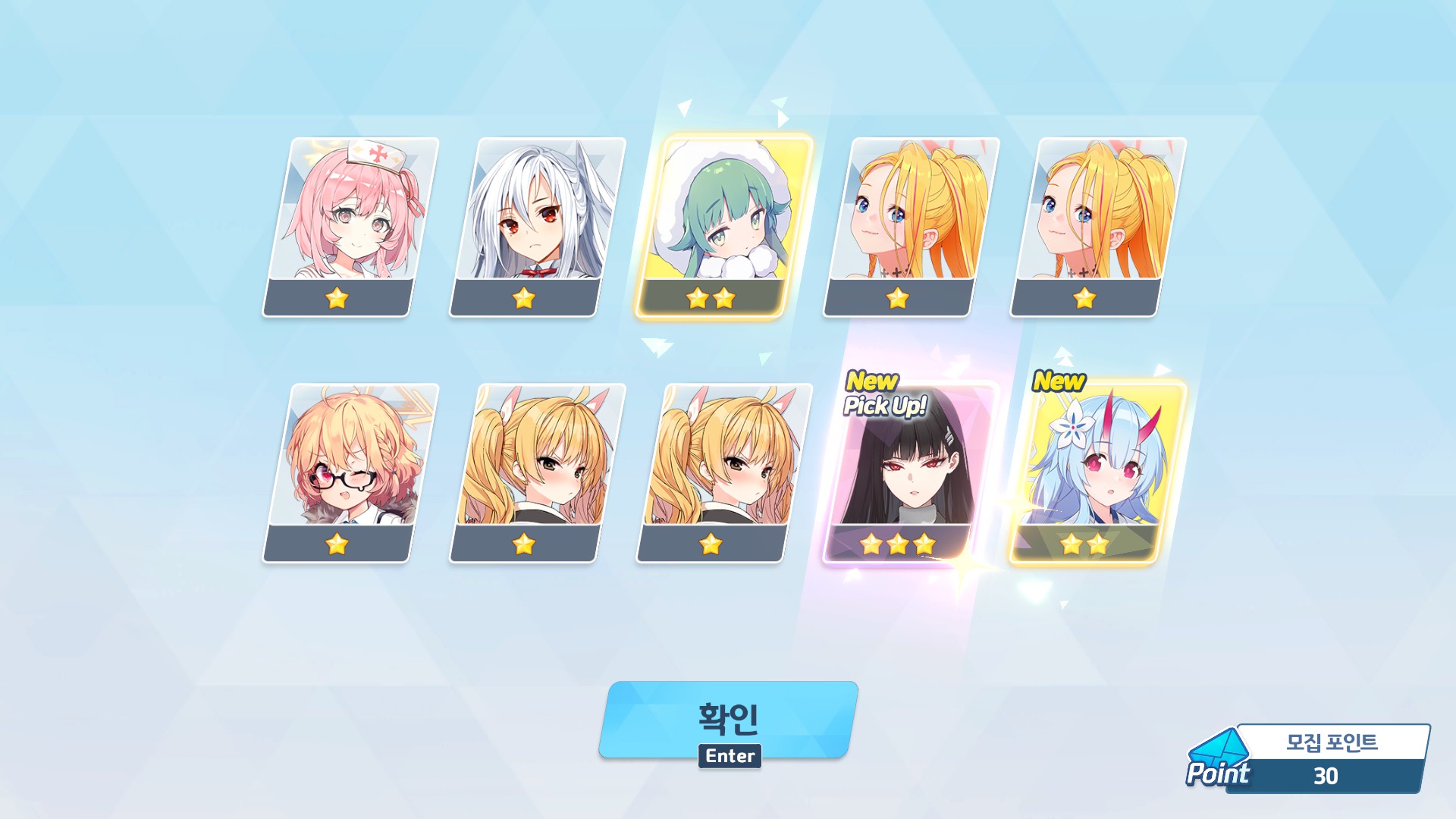Choose the blue-haired horned two-star card
The image size is (1456, 819).
[x=1096, y=472]
